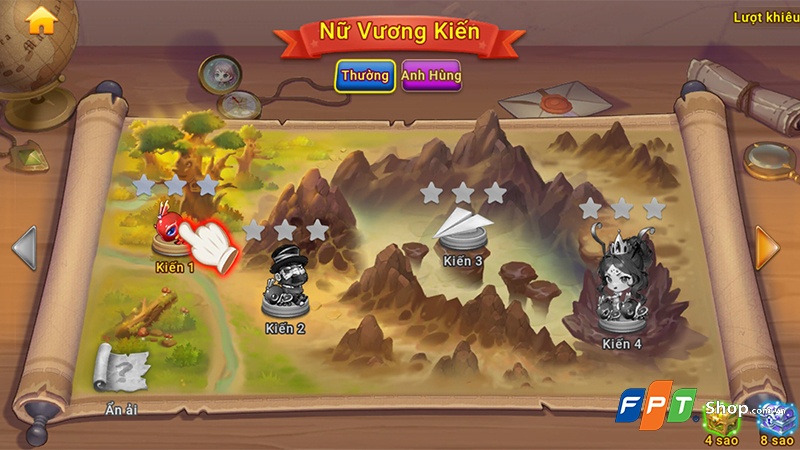This screenshot has width=800, height=450.
Task: Switch to the Thường difficulty tab
Action: click(364, 76)
